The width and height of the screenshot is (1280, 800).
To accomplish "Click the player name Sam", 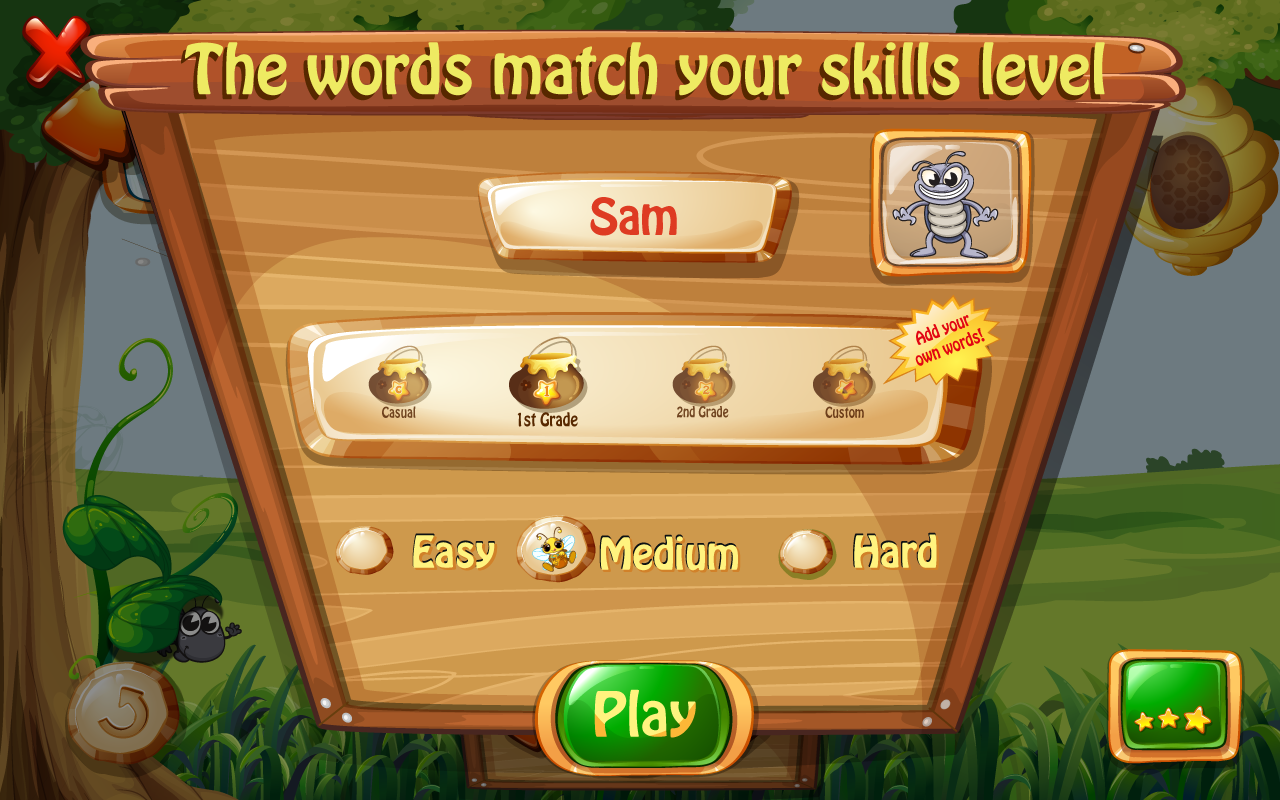I will [x=633, y=217].
